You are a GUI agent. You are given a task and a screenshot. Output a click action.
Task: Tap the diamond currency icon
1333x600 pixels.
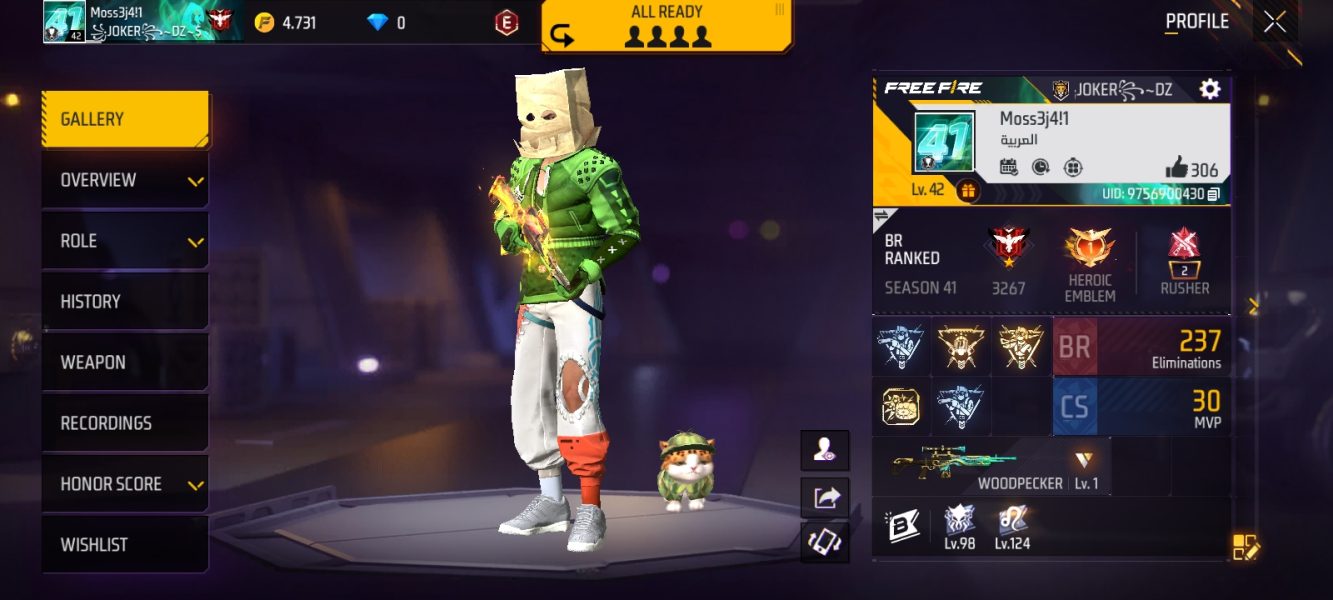[x=377, y=22]
